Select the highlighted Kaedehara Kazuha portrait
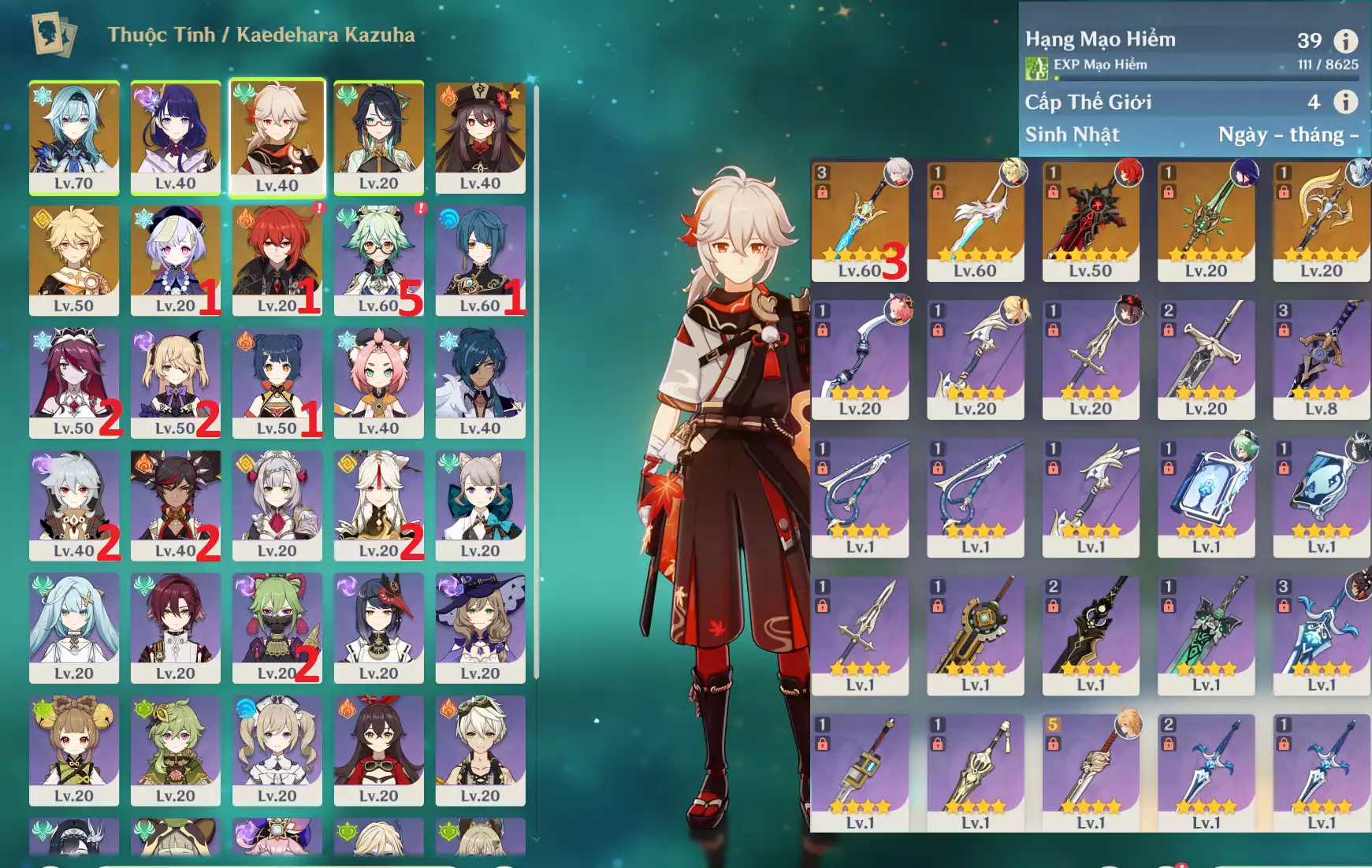1372x868 pixels. tap(277, 135)
